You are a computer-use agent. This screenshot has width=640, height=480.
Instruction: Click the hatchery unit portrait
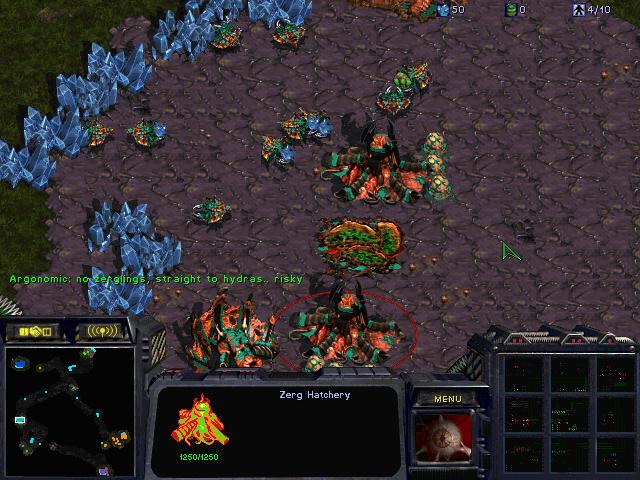445,436
